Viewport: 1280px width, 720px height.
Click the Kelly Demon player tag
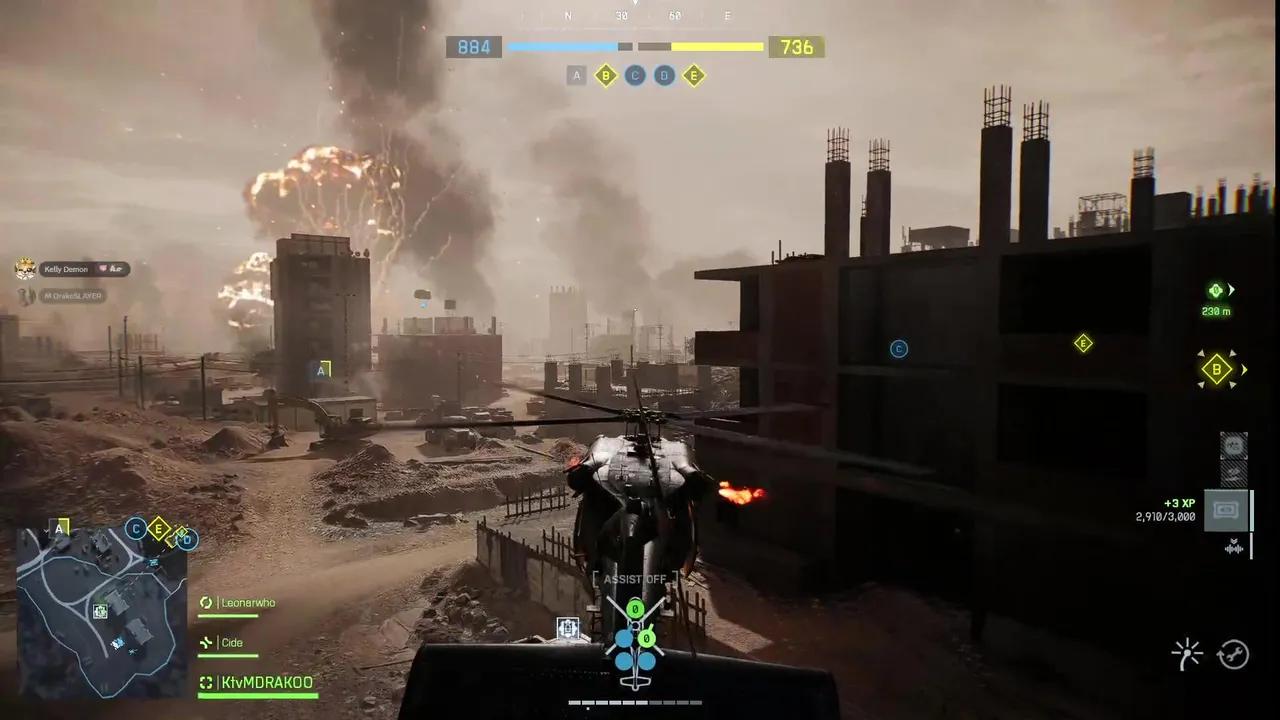66,269
